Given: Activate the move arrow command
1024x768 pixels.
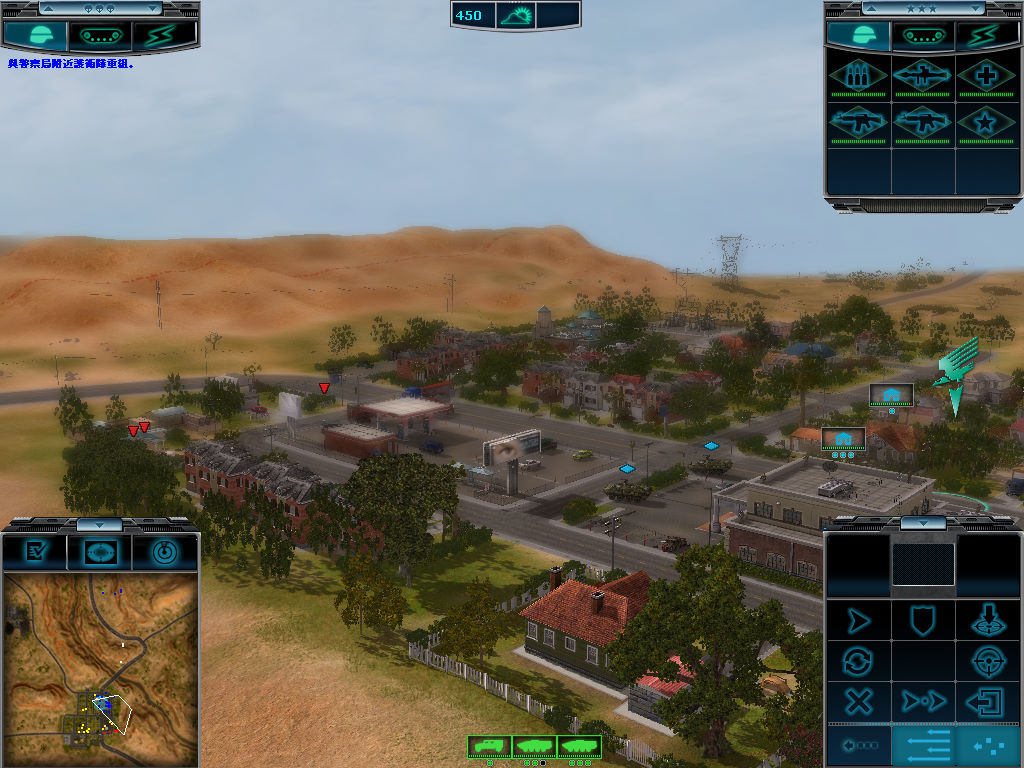Looking at the screenshot, I should 858,621.
